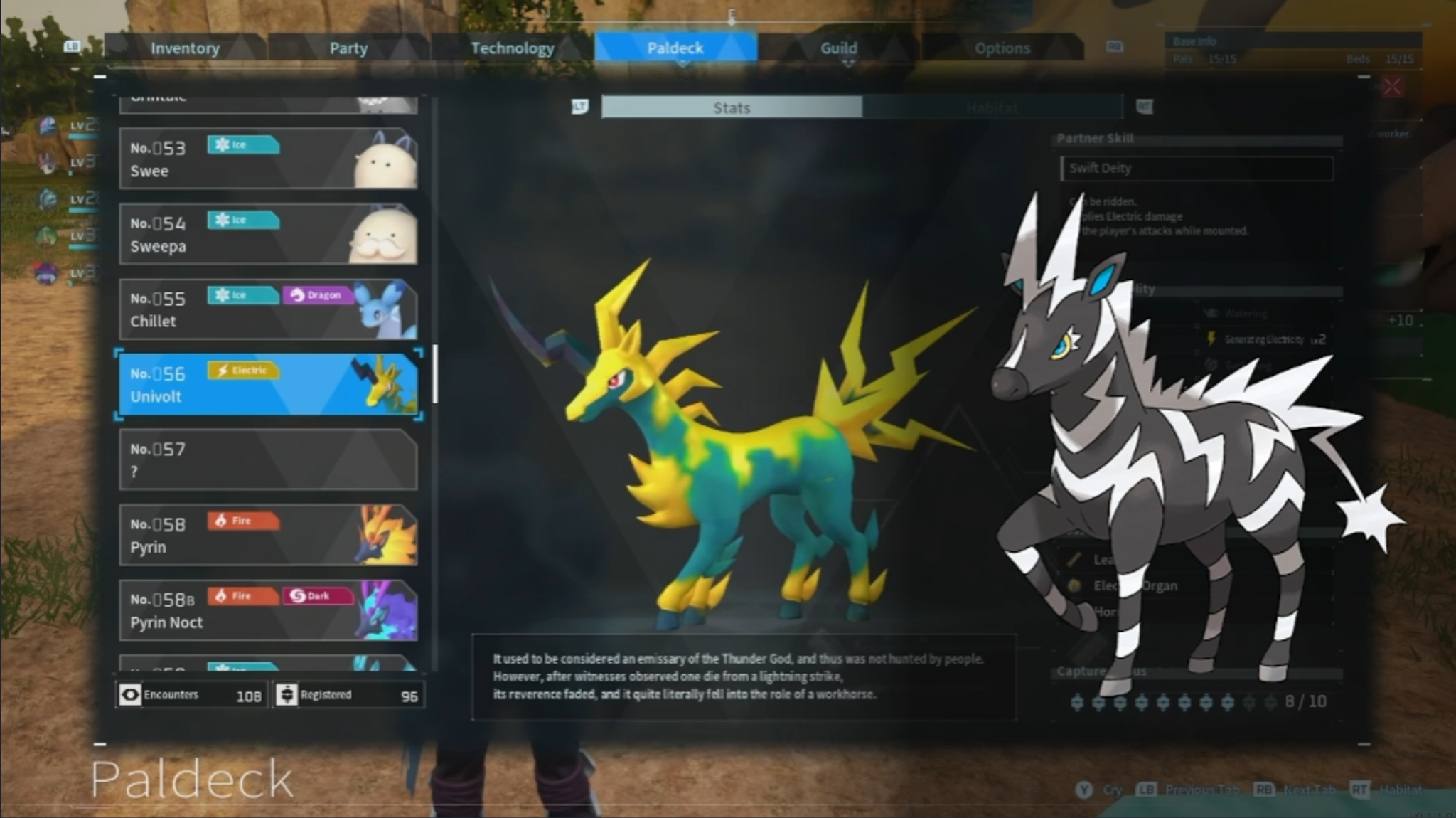Open the unknown Pal entry No.057
This screenshot has height=818, width=1456.
(x=269, y=460)
